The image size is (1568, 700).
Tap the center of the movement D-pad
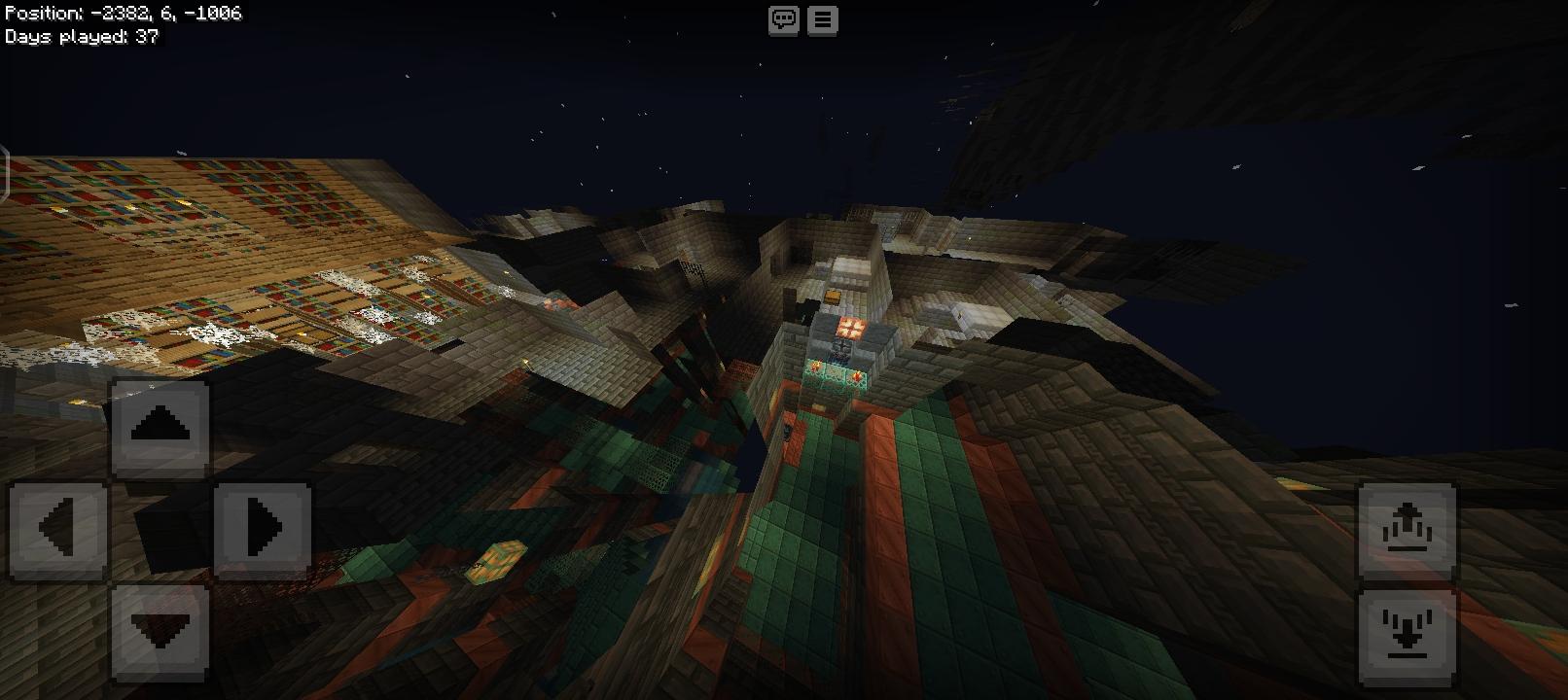(160, 528)
